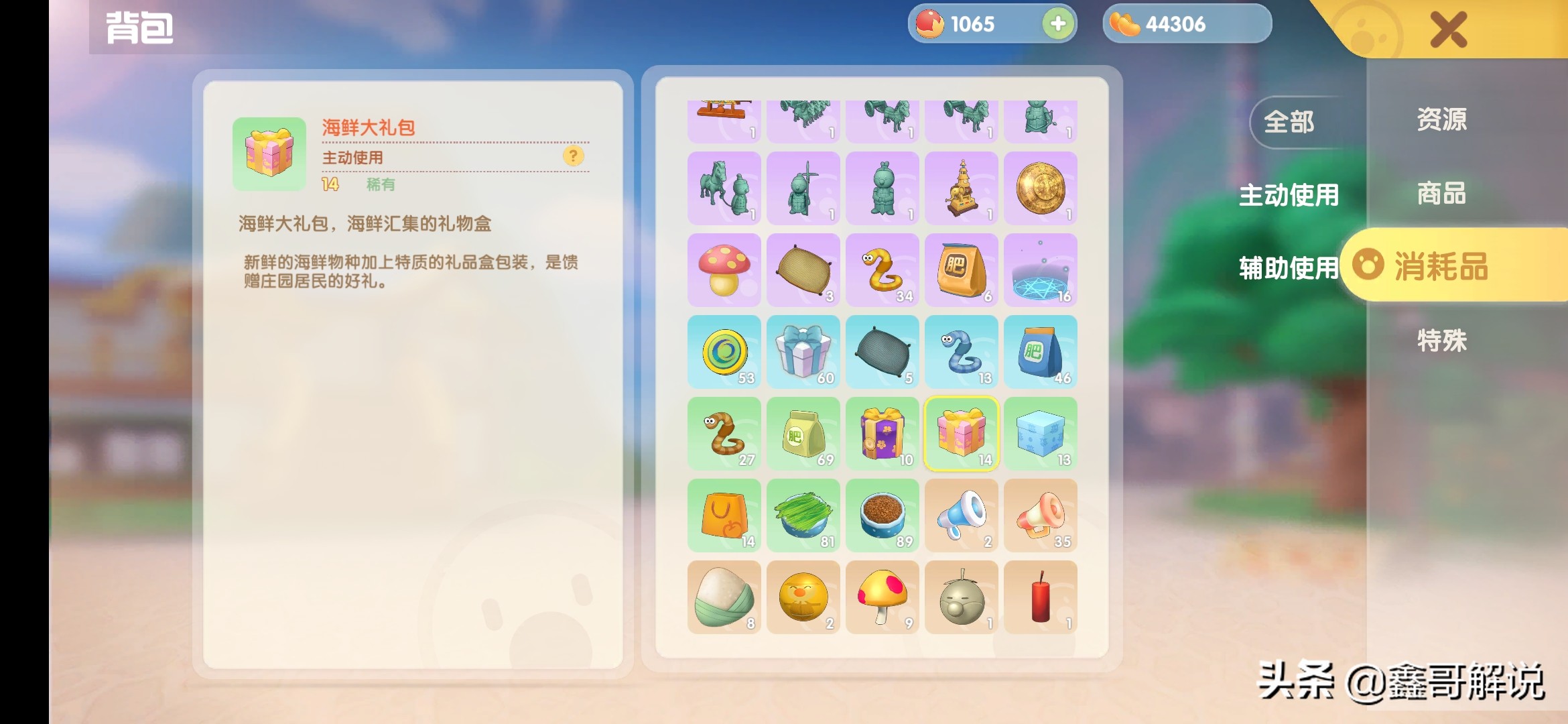
Task: Pick the golden earthworm bait item
Action: [x=883, y=270]
